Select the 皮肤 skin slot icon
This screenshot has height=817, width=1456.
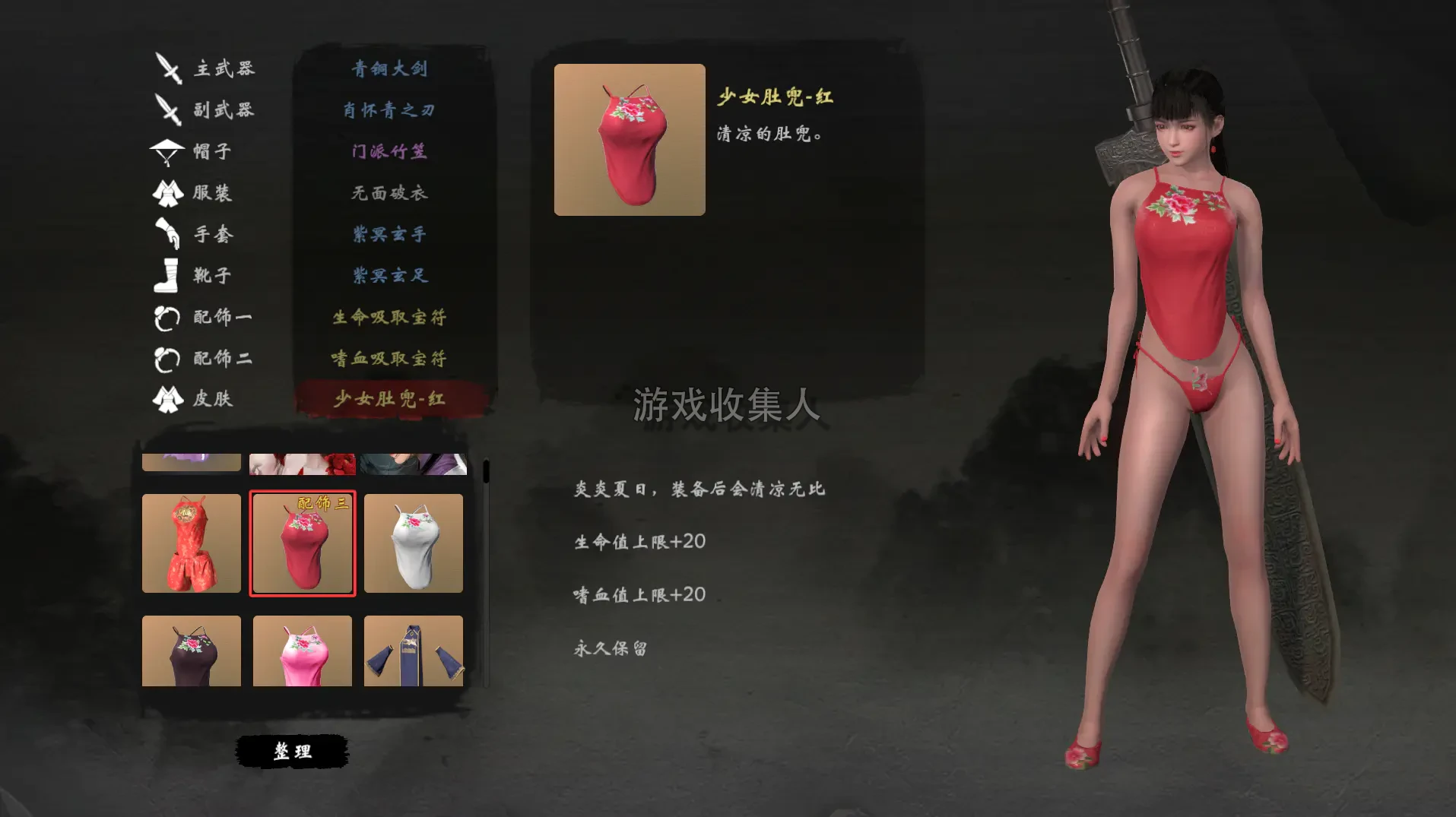[x=169, y=399]
